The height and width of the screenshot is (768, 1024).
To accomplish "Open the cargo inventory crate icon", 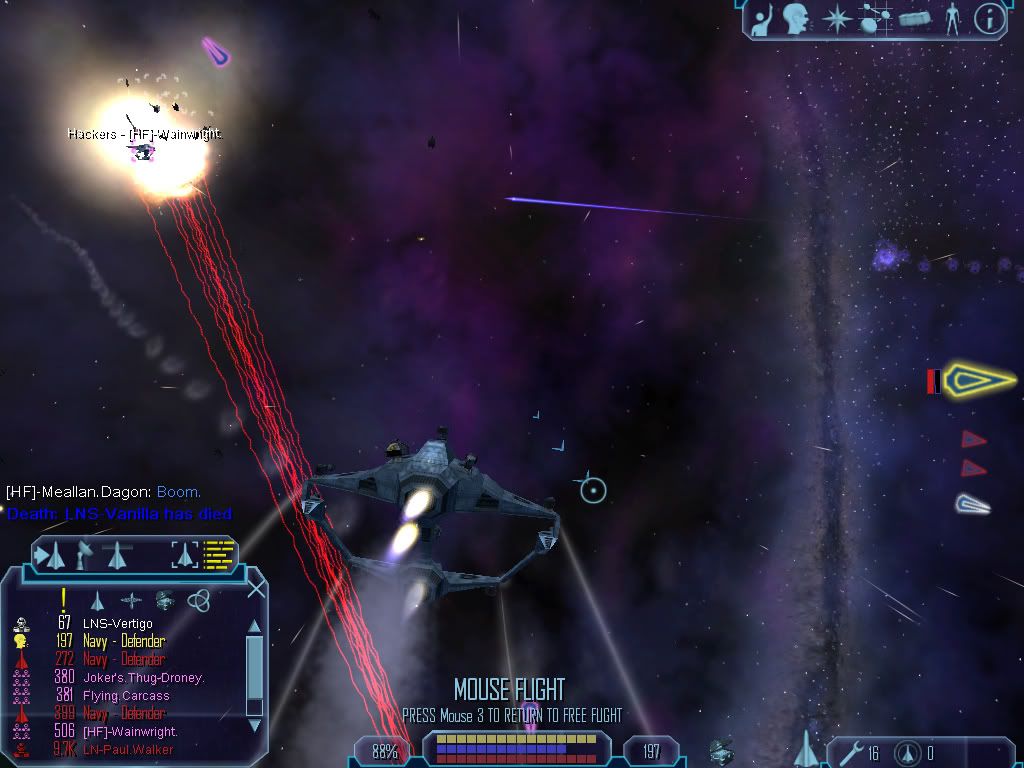I will (914, 19).
